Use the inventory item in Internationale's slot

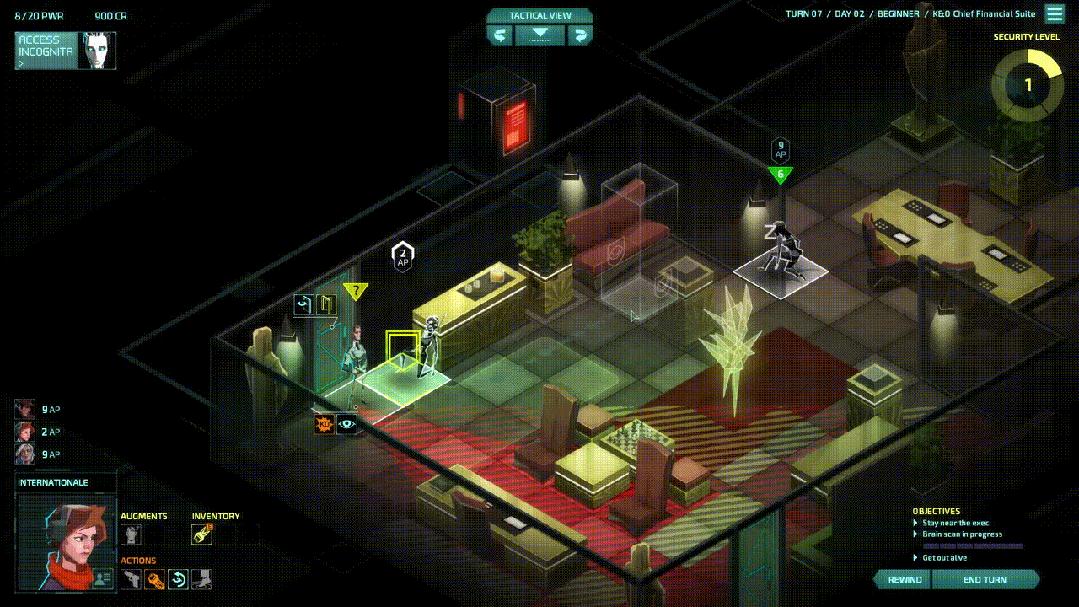point(202,535)
